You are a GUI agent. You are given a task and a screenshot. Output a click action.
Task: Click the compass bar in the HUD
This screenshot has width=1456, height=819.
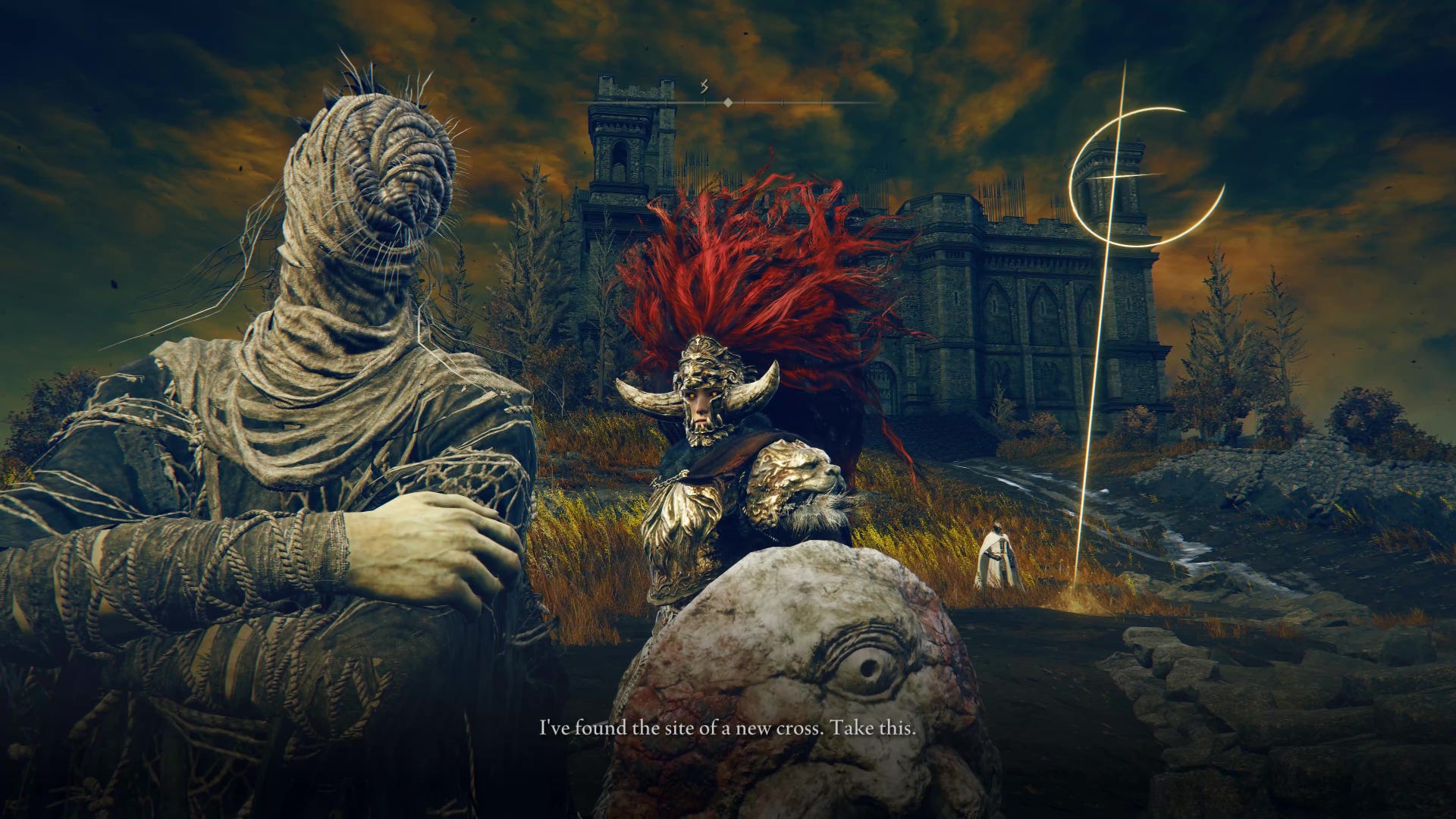coord(727,102)
